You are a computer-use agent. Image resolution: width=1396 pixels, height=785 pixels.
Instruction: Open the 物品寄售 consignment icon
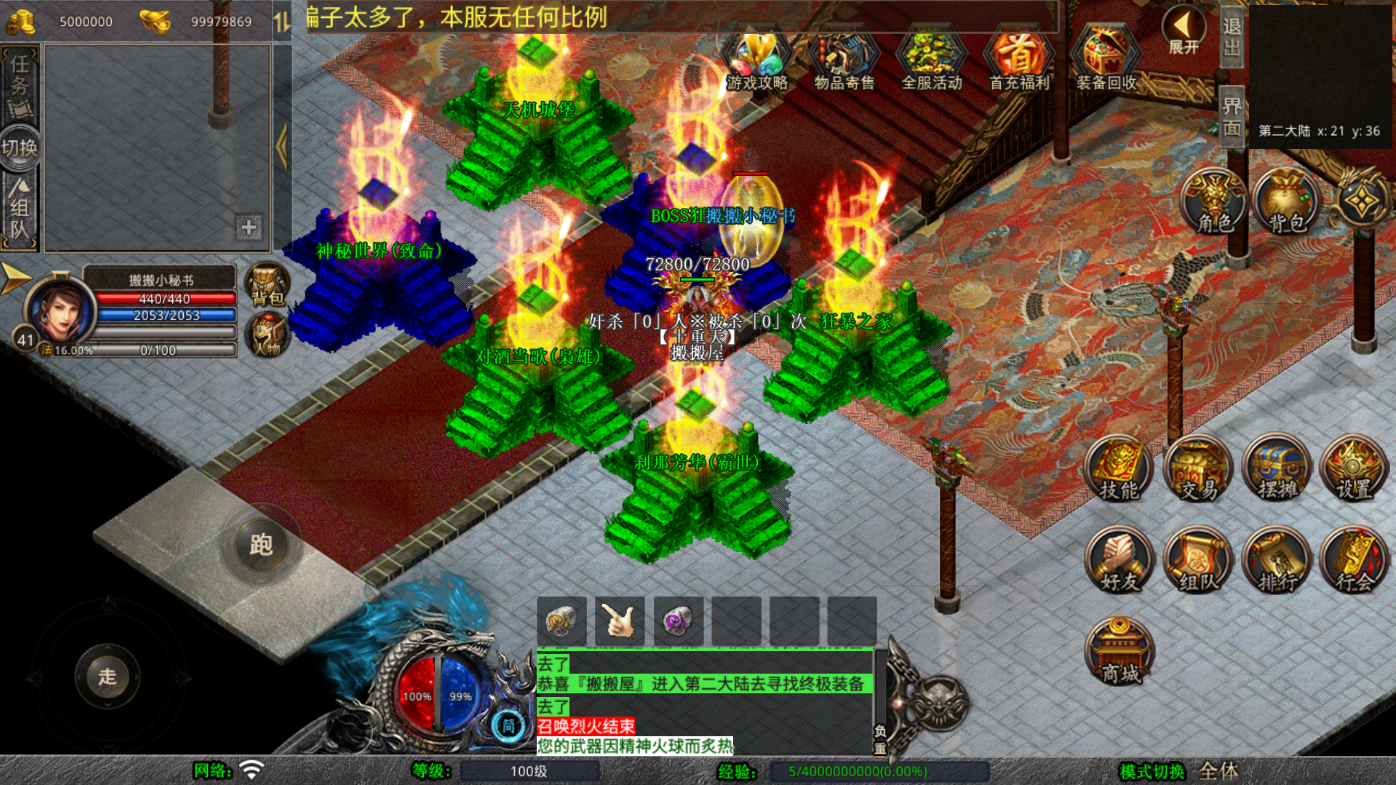[x=844, y=60]
